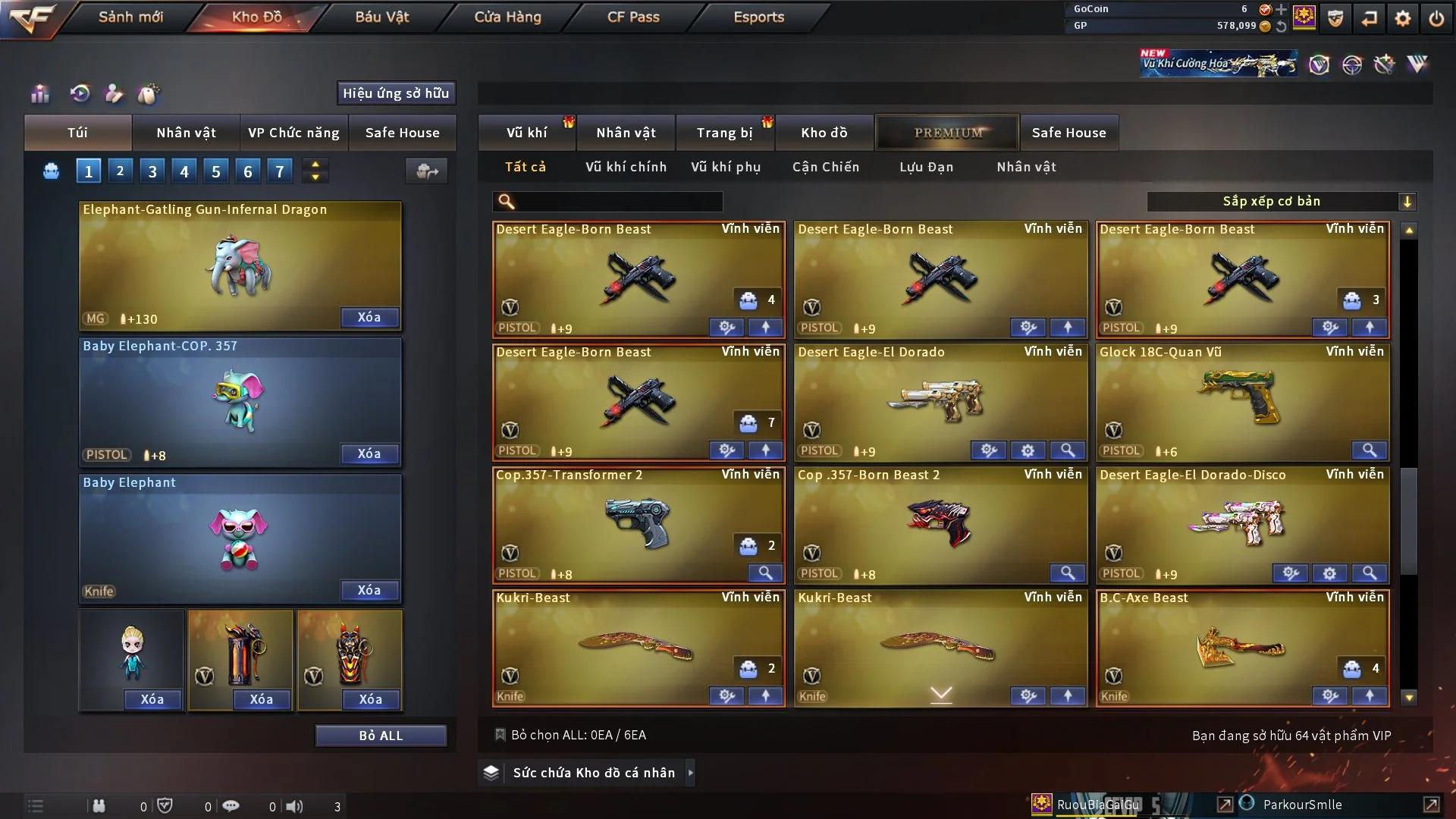The width and height of the screenshot is (1456, 819).
Task: Switch to the Nhân vật bag tab
Action: (186, 133)
